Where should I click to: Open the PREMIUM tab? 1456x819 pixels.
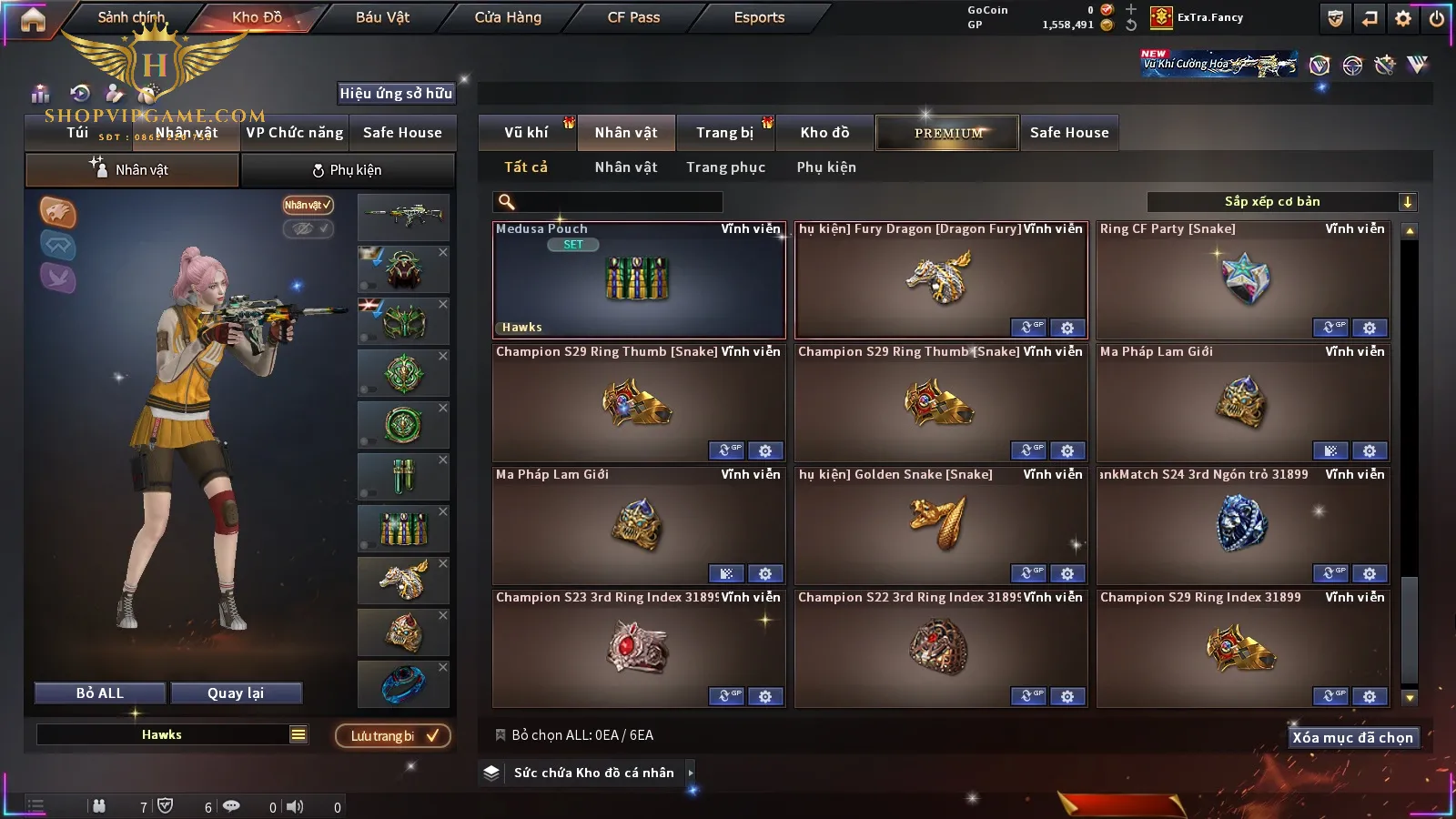948,133
